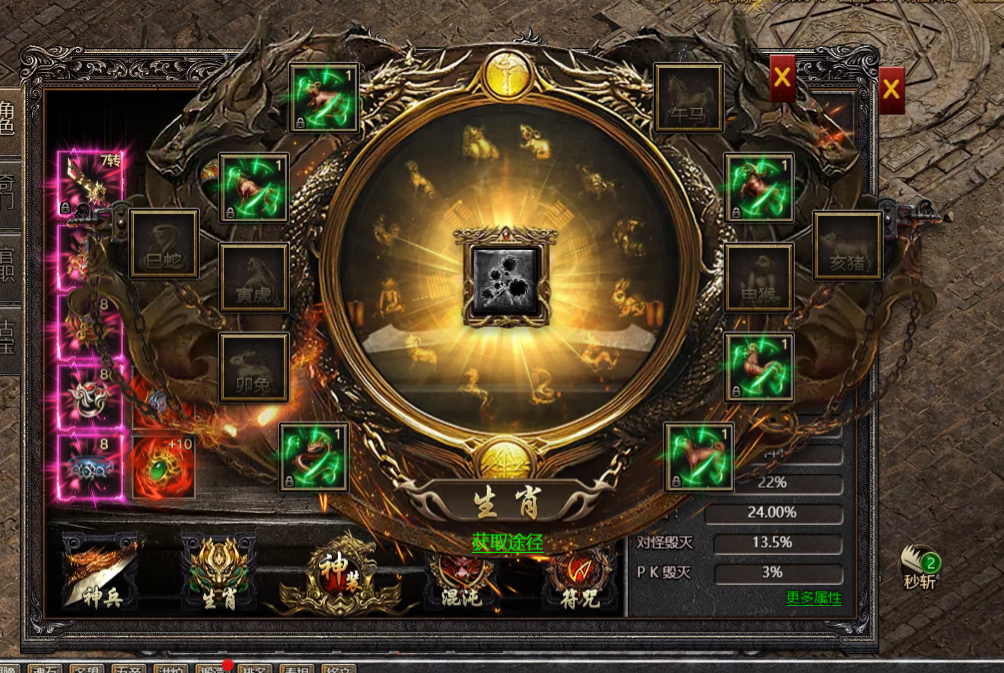Select the empty 巳蛇 zodiac slot

coord(164,244)
